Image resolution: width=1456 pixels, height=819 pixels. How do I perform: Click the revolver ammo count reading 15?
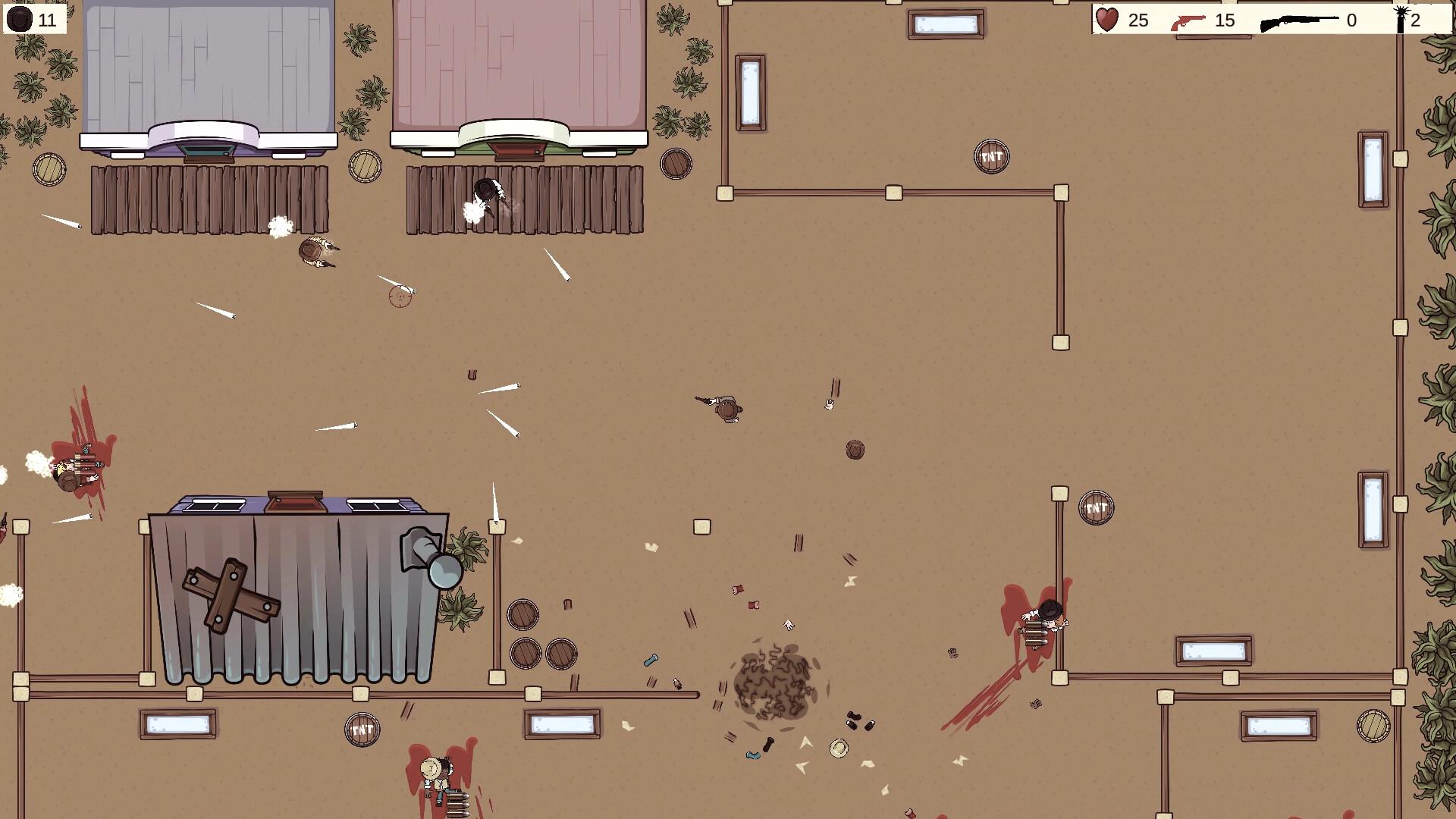pos(1226,20)
